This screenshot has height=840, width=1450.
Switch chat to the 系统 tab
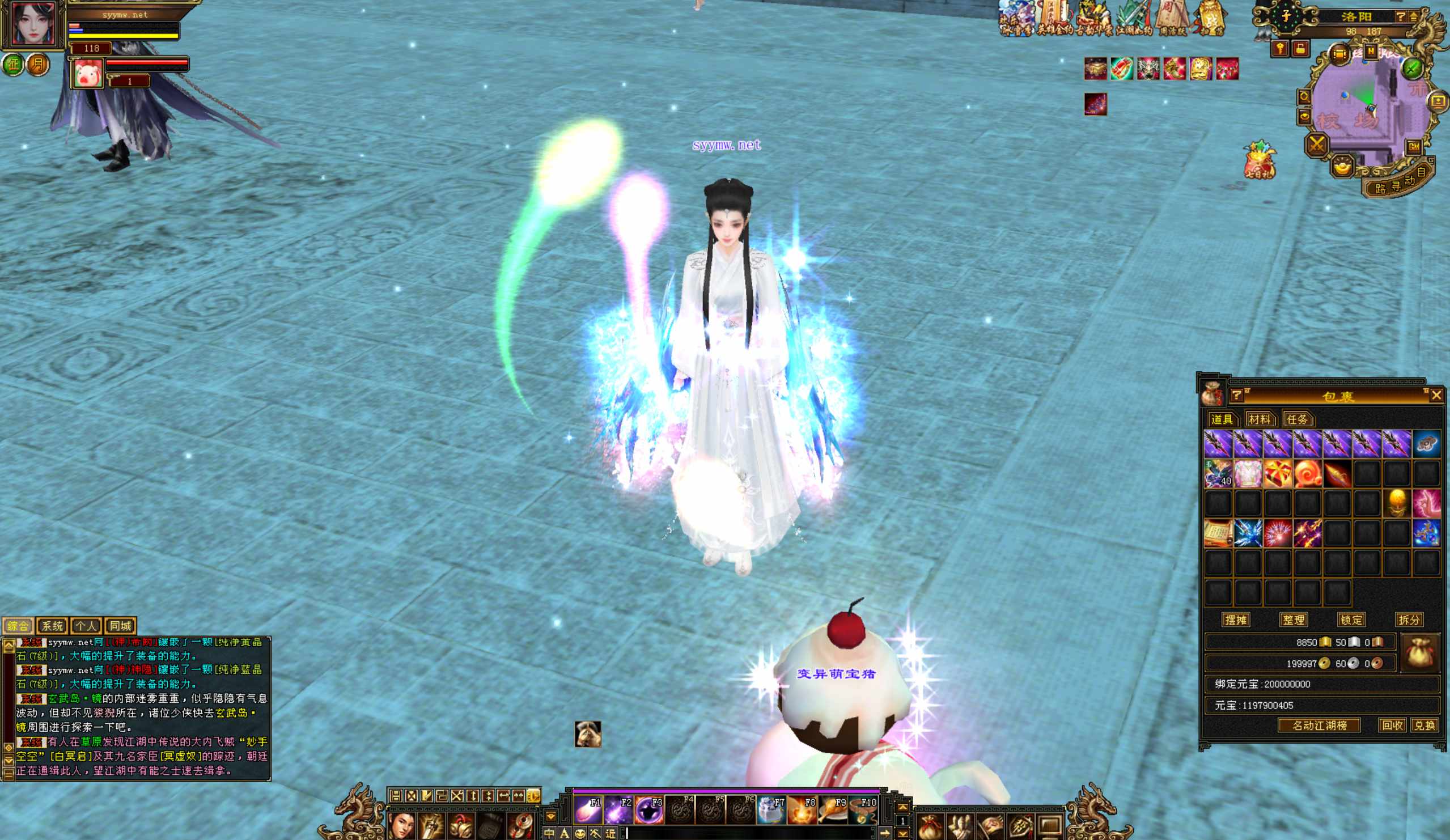coord(52,626)
